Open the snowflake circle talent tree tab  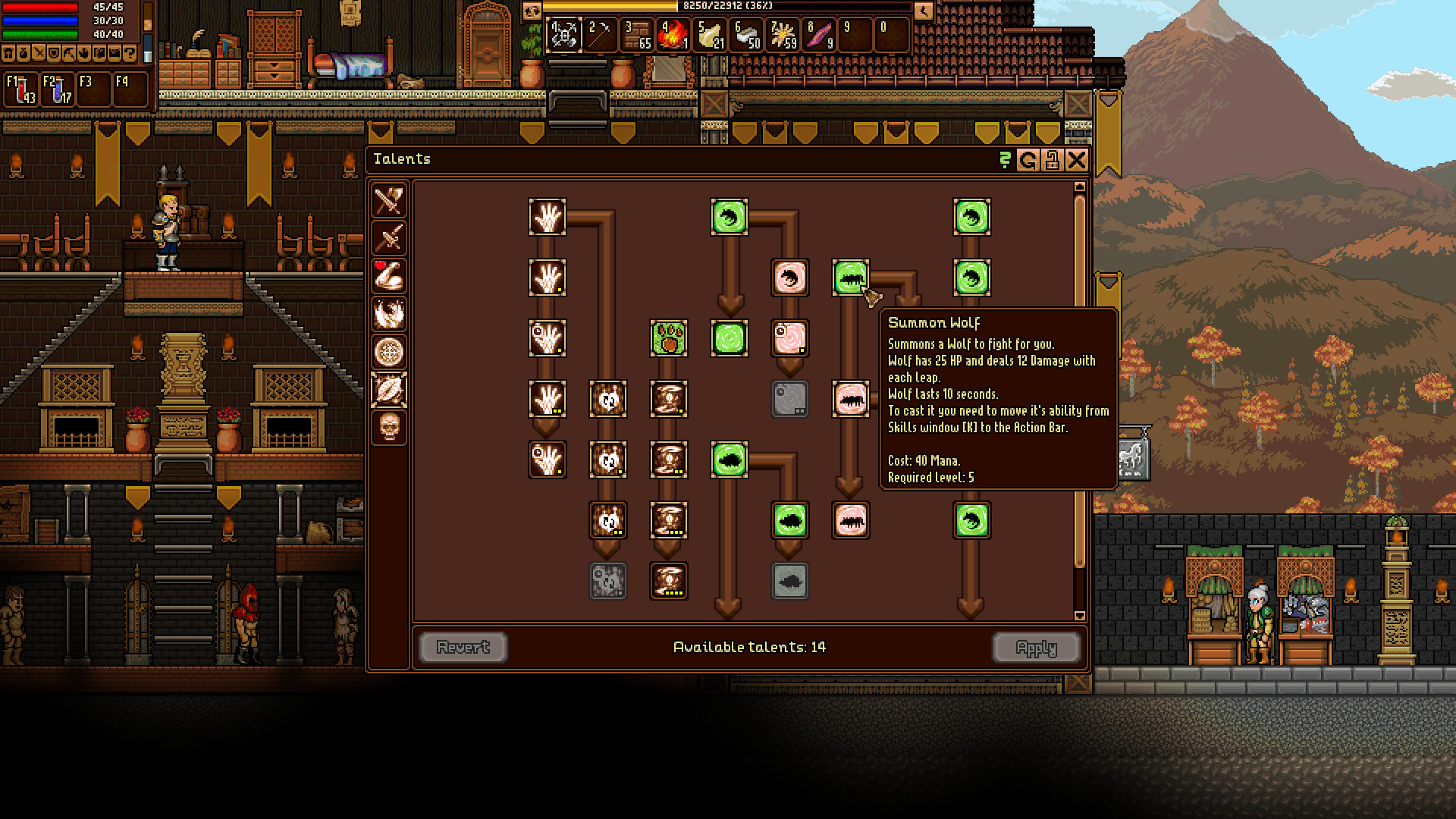389,353
